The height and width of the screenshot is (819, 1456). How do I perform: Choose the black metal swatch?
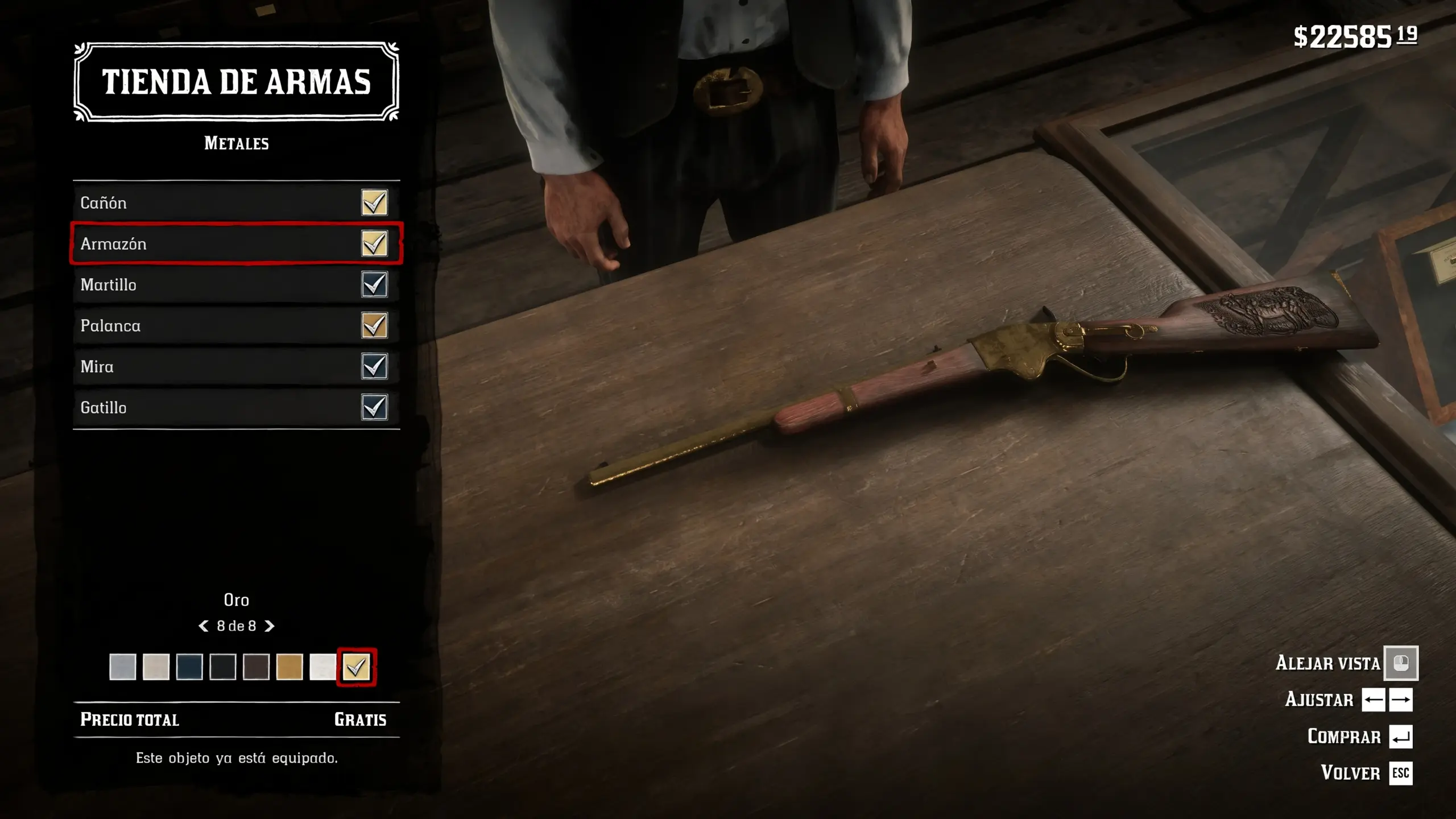[x=222, y=667]
